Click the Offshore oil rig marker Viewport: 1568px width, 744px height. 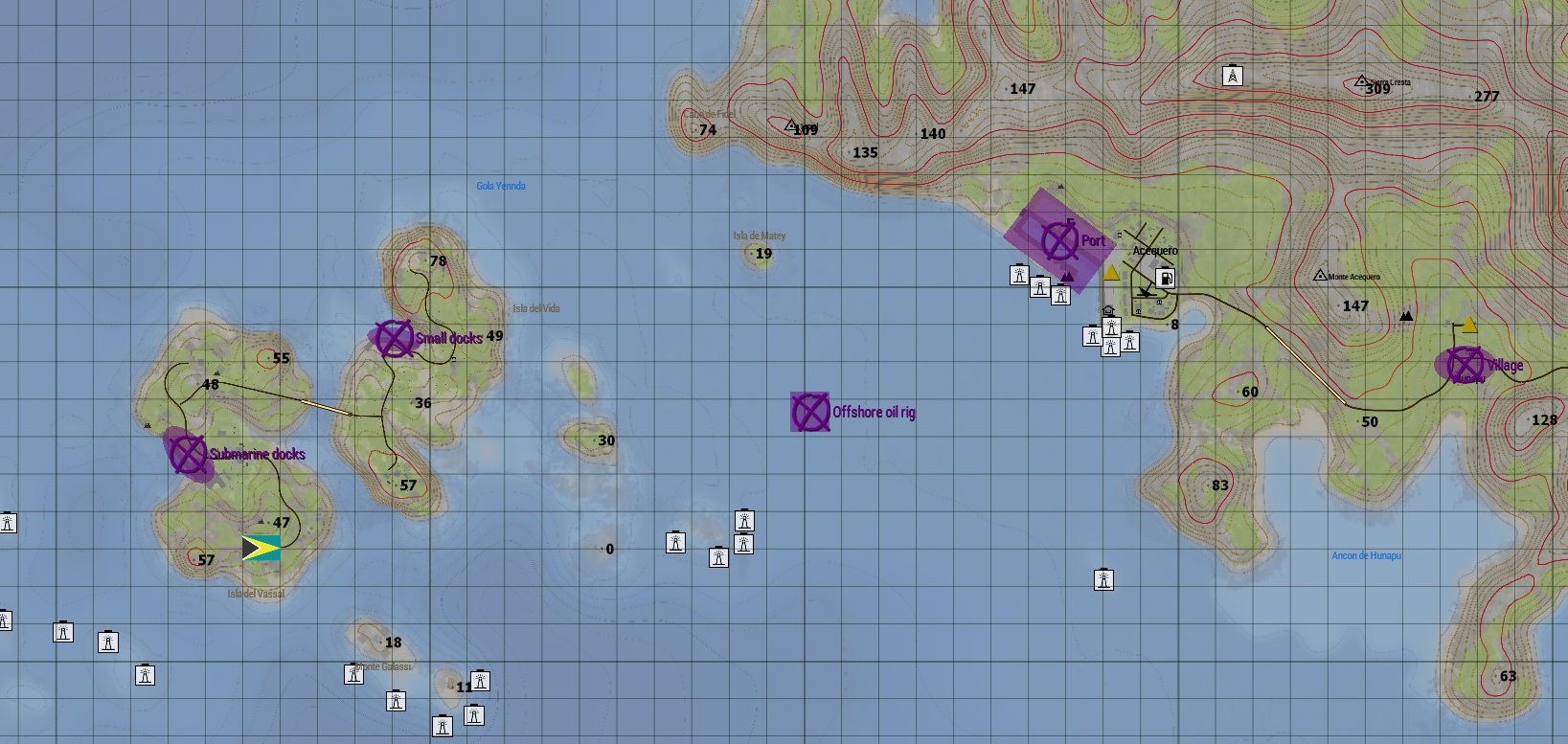pos(810,413)
